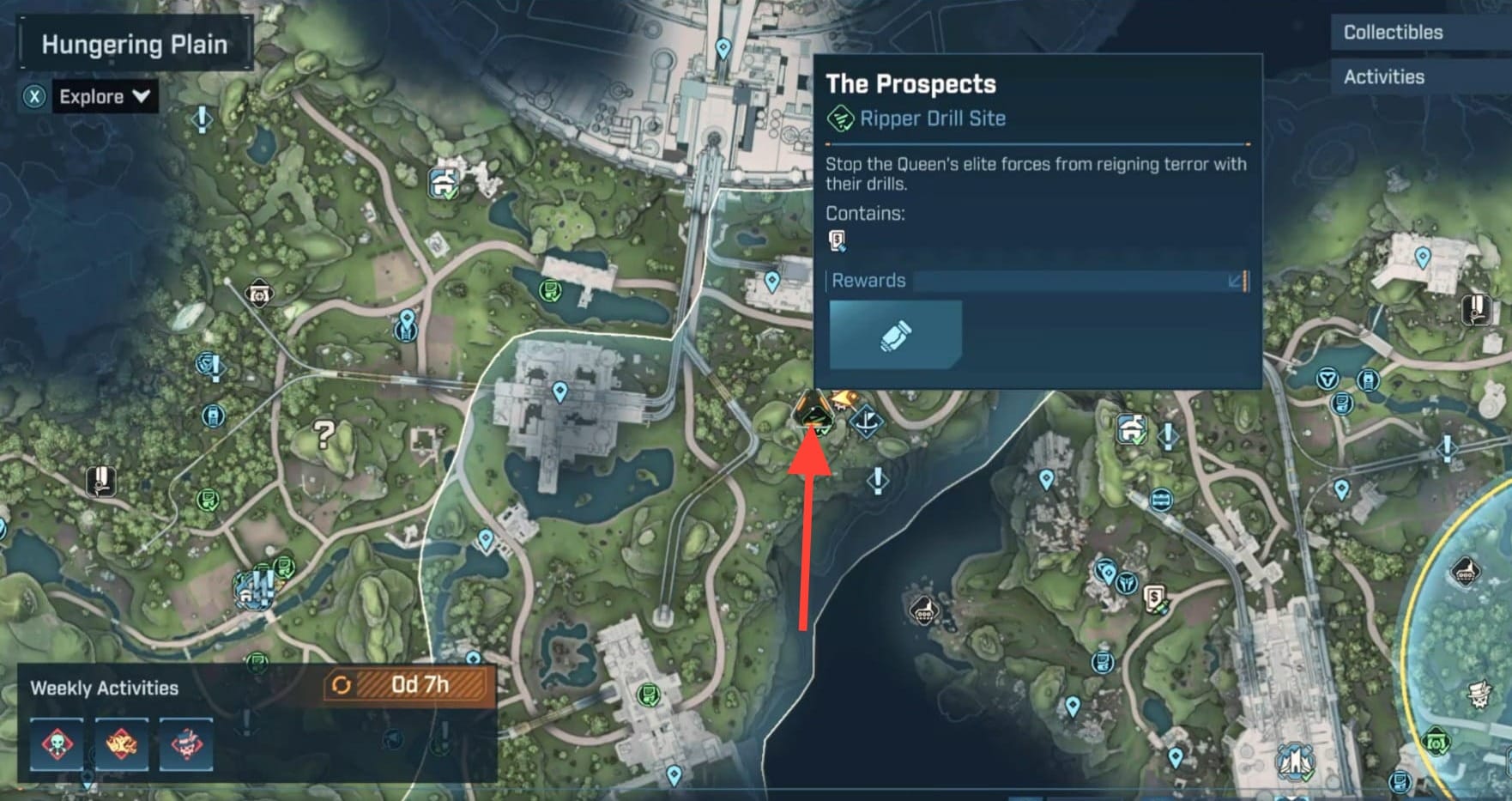Select the Weekly Activities reset timer

(x=407, y=685)
